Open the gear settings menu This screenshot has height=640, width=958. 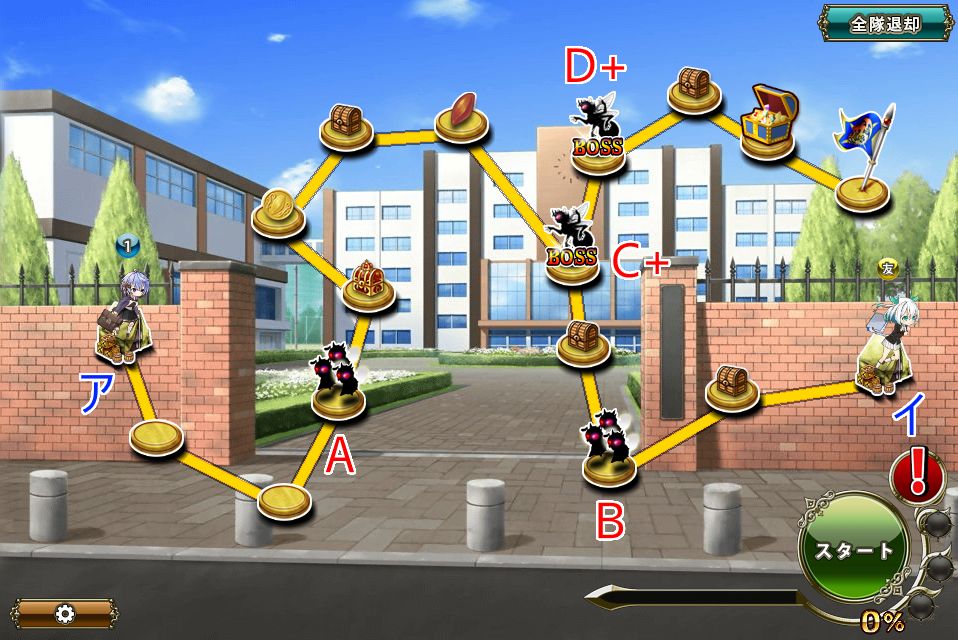[65, 613]
